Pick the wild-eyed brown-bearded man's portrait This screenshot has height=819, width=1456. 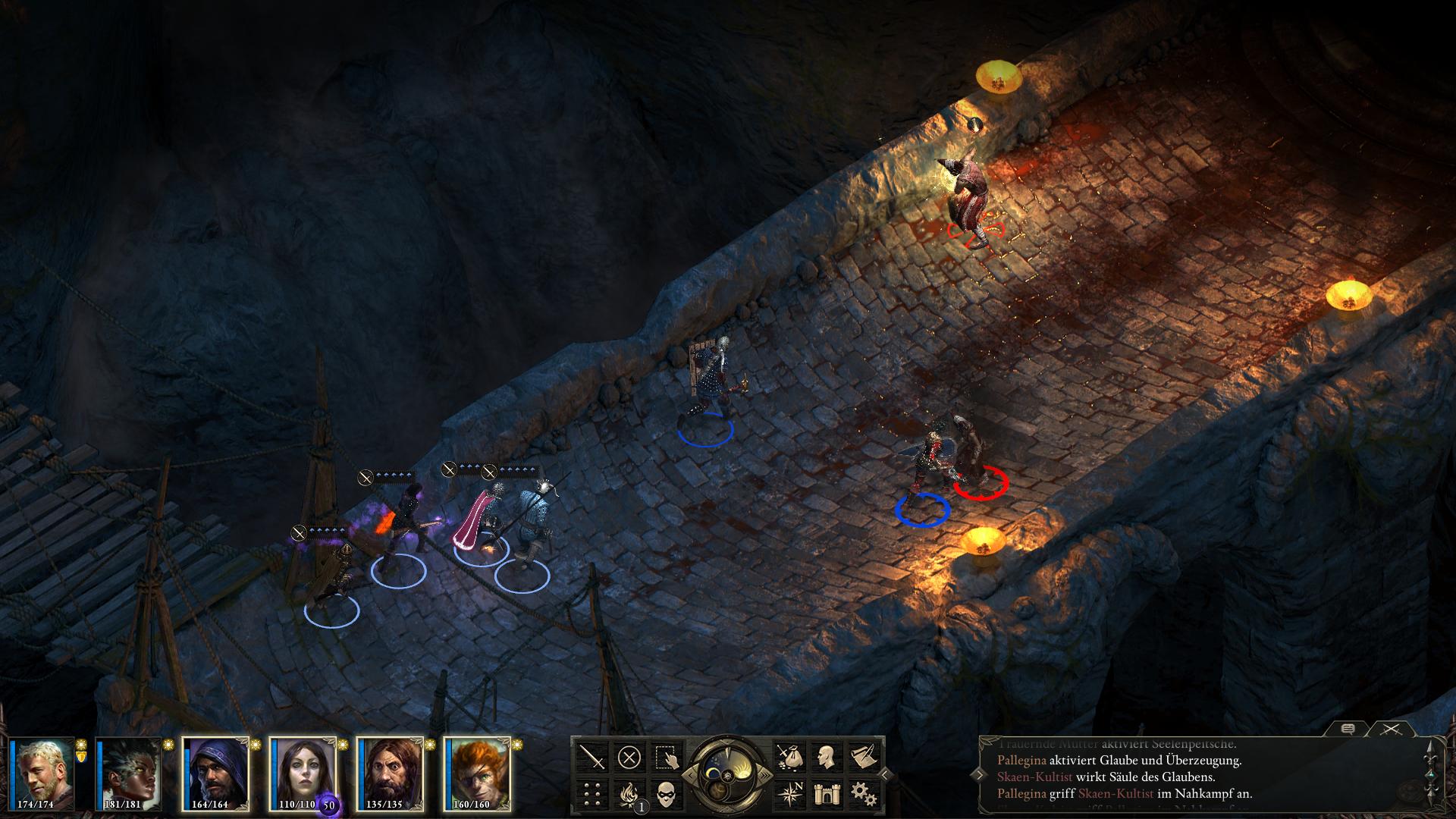[x=391, y=775]
